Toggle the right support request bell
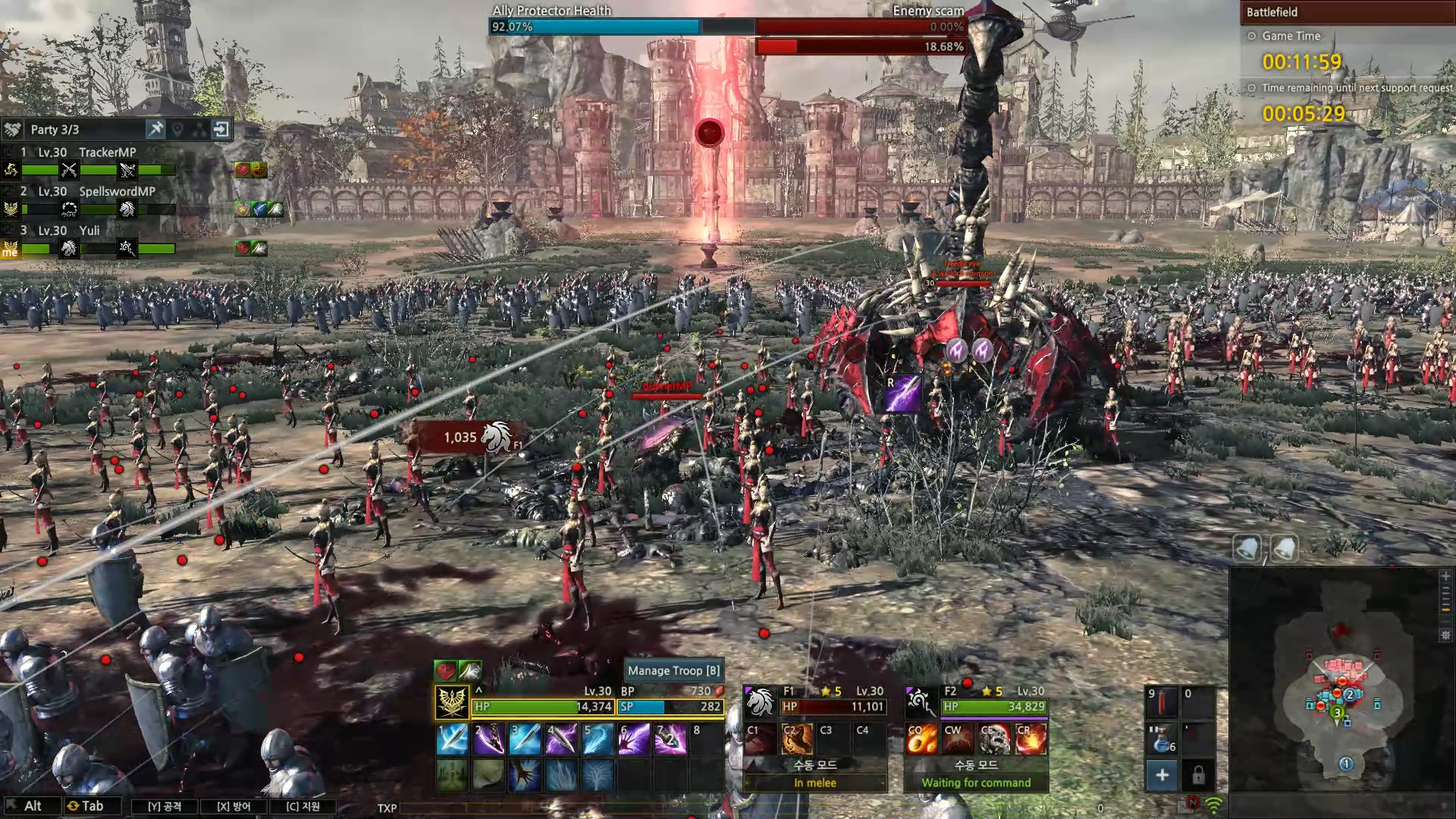The height and width of the screenshot is (819, 1456). click(1284, 548)
